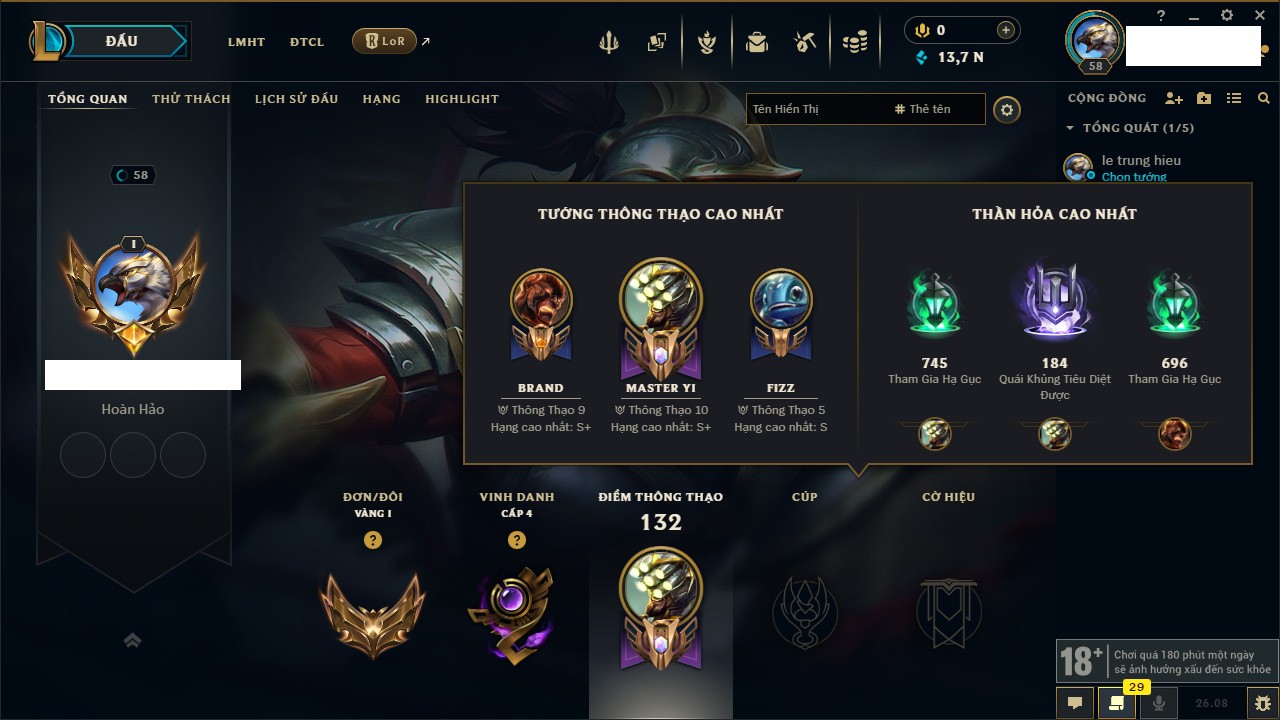Click the ĐẤU play button
Image resolution: width=1280 pixels, height=720 pixels.
click(122, 41)
